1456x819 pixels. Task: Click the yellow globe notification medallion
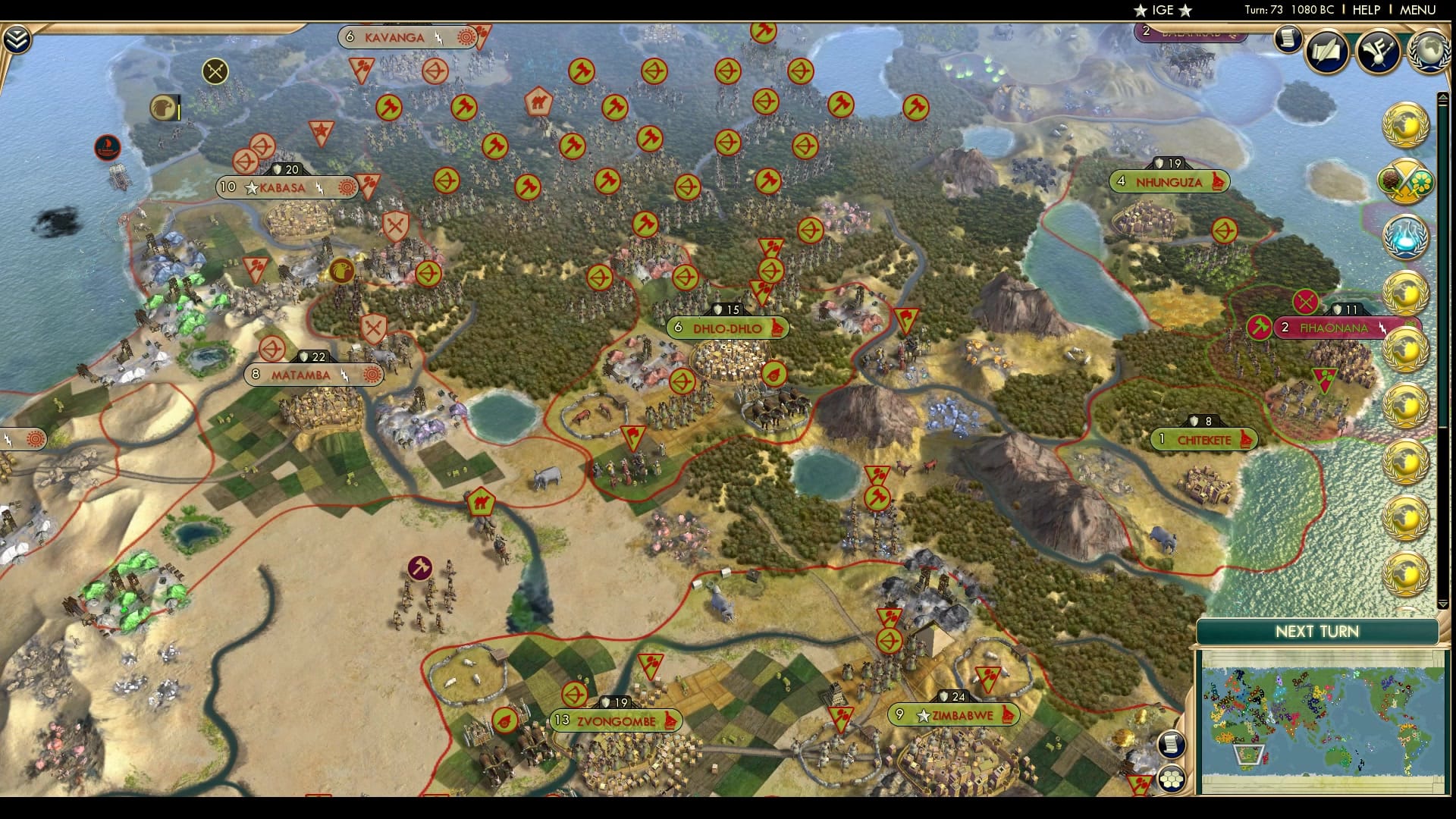tap(1405, 125)
